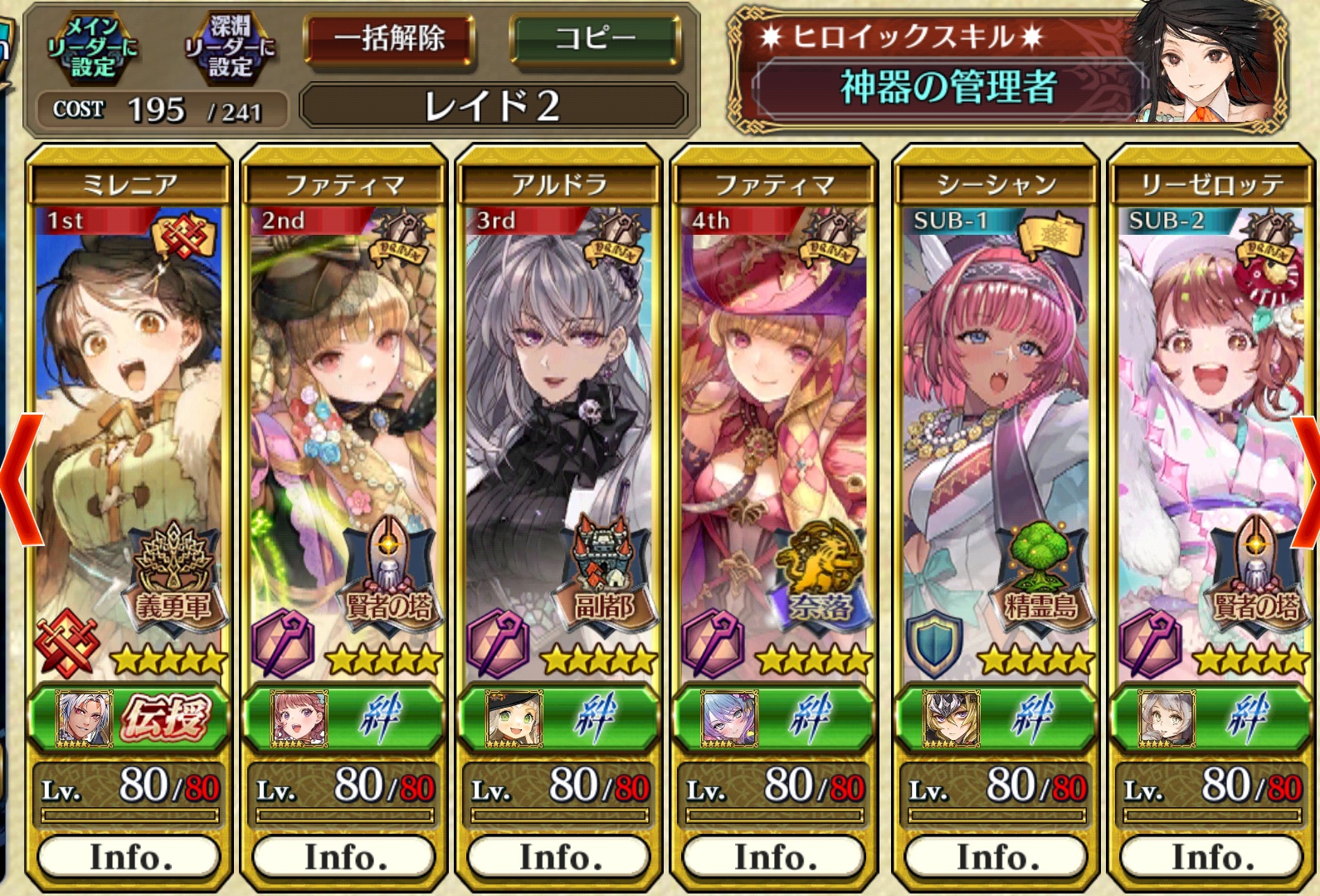The height and width of the screenshot is (896, 1320).
Task: Show Info for リーゼロッテ
Action: point(1211,857)
